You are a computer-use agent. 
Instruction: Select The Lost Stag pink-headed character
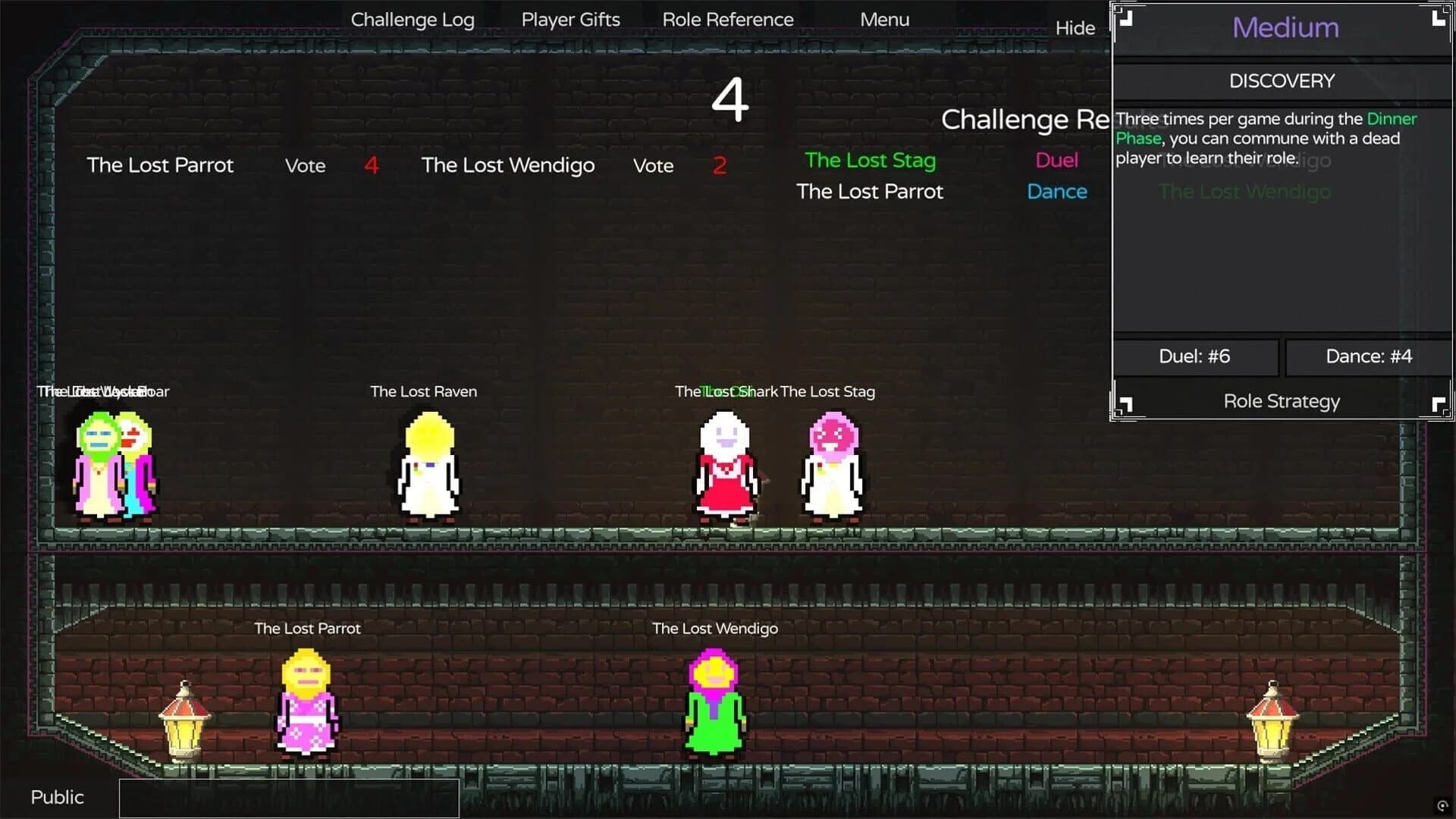click(x=831, y=466)
